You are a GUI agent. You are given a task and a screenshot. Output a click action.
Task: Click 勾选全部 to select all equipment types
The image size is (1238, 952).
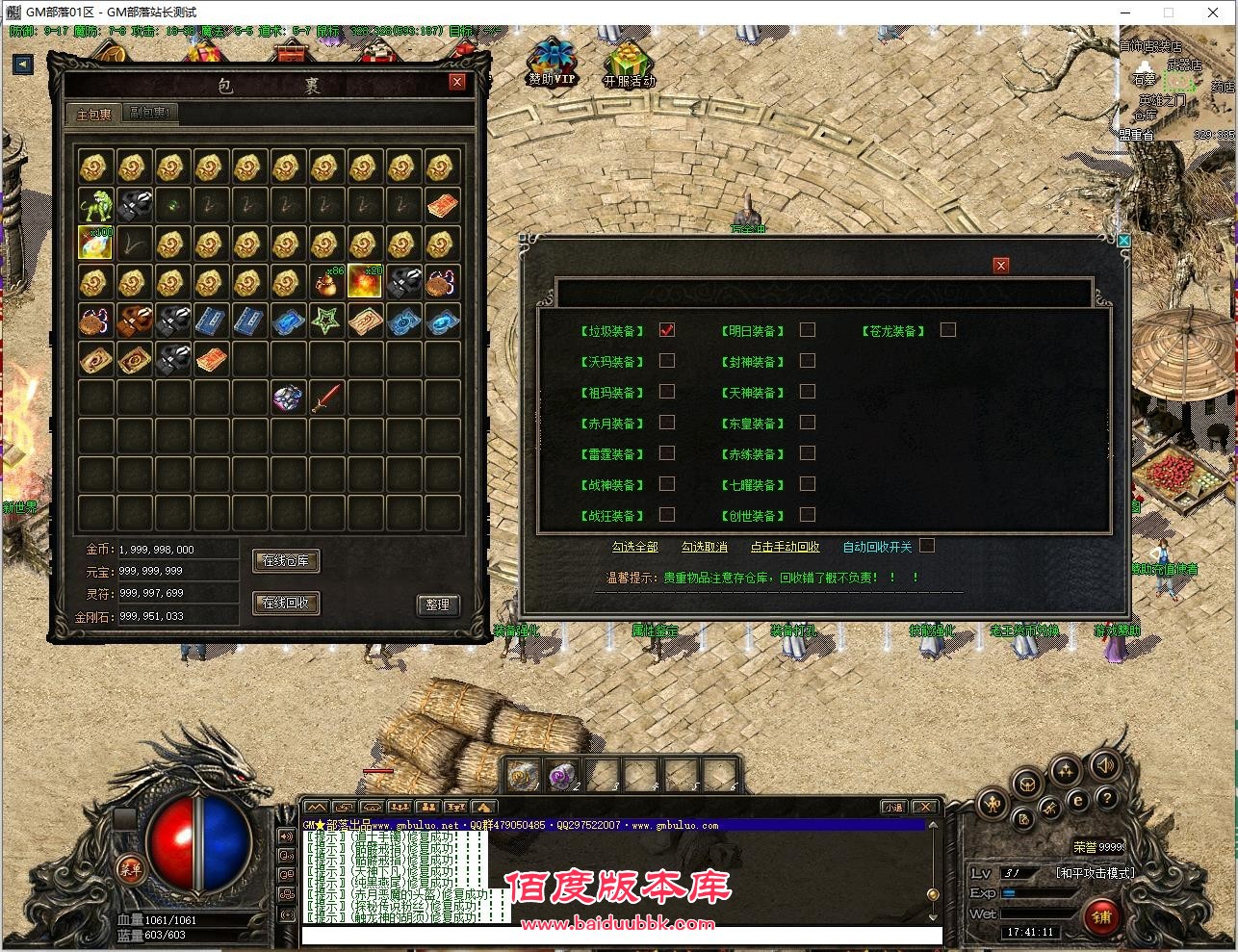point(636,545)
